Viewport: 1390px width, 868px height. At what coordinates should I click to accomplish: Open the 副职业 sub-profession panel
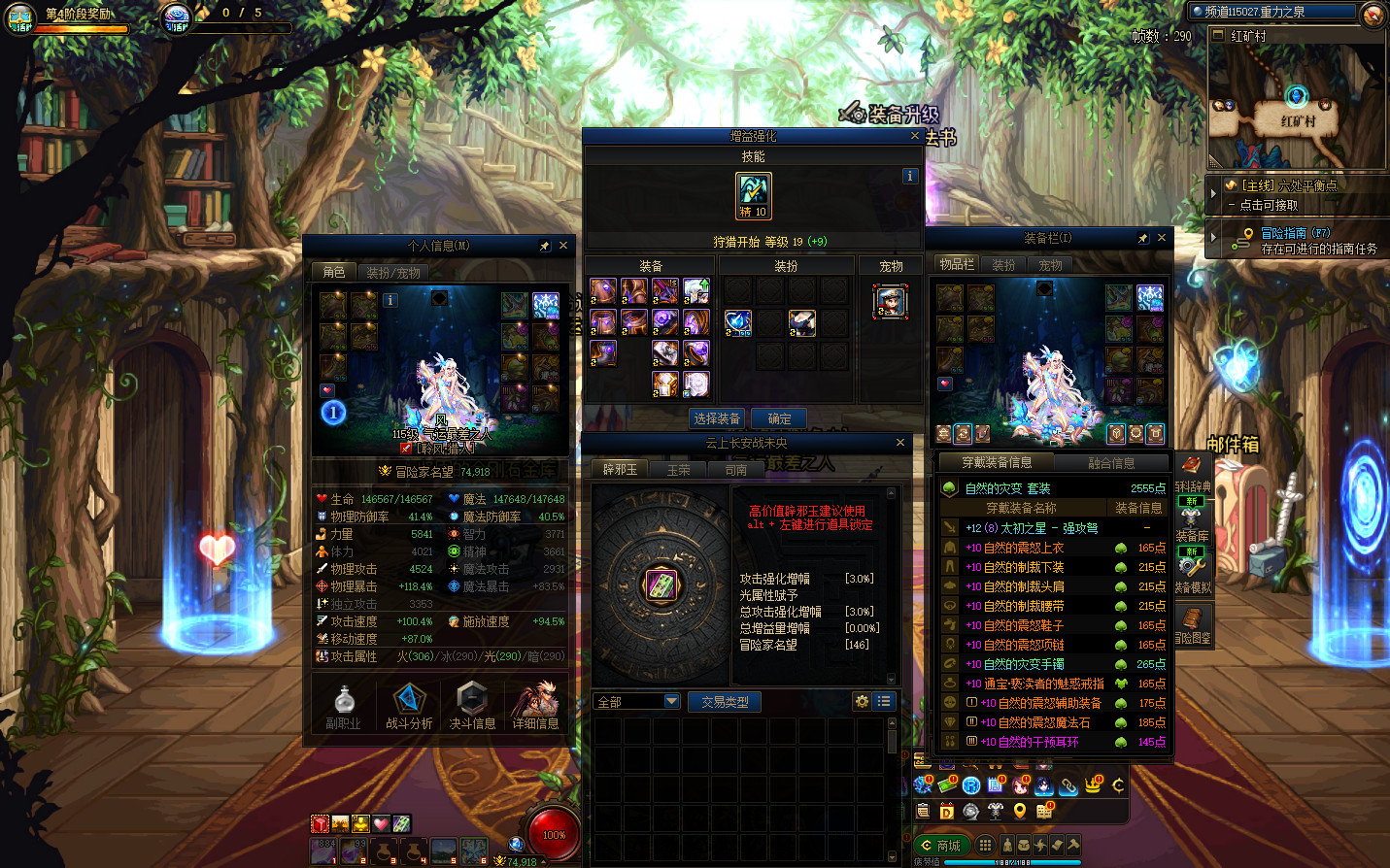(344, 705)
